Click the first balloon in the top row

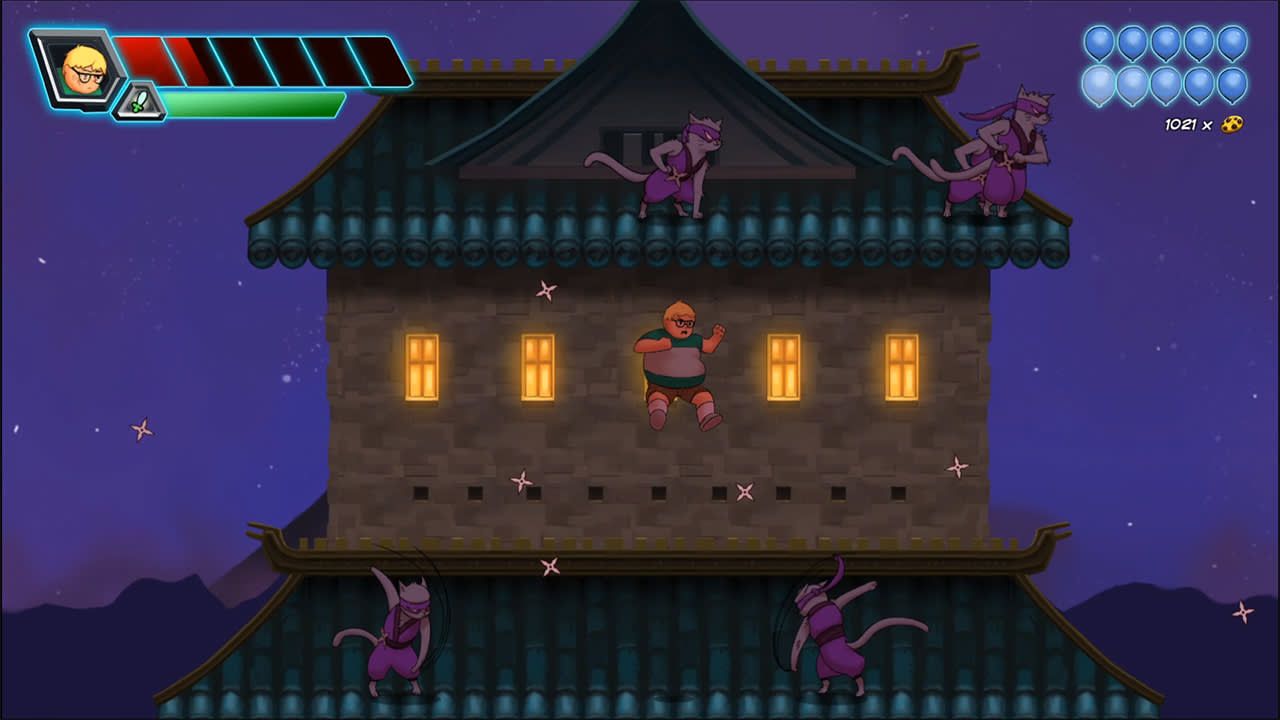1098,43
